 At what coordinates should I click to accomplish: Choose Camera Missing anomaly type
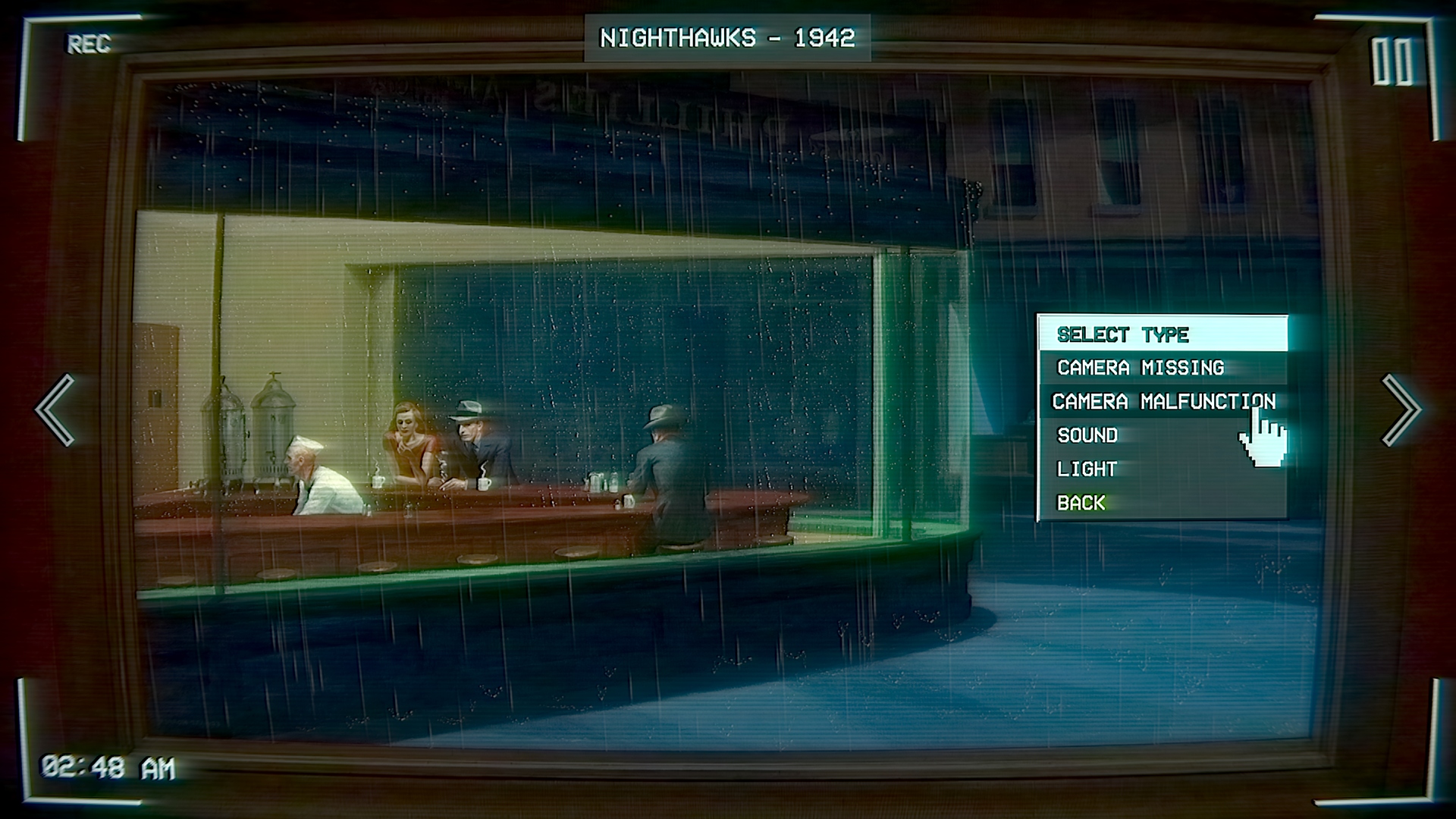[1140, 368]
